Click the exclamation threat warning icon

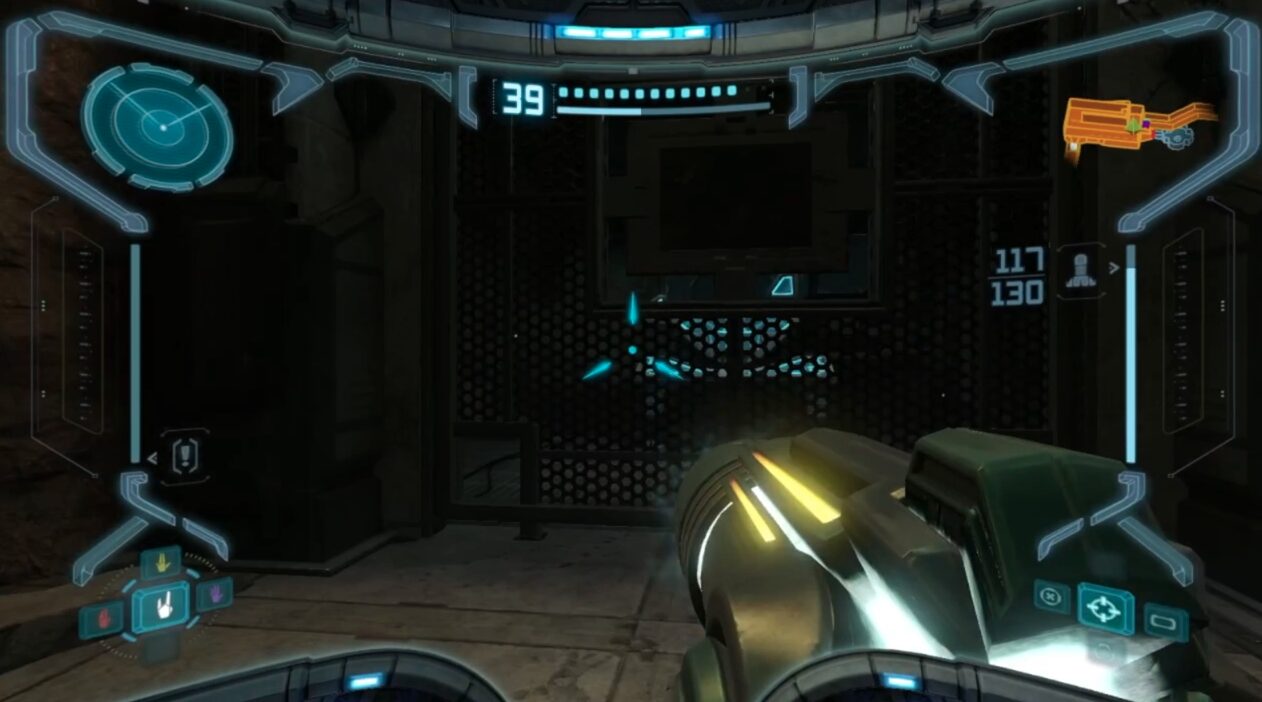(x=186, y=458)
